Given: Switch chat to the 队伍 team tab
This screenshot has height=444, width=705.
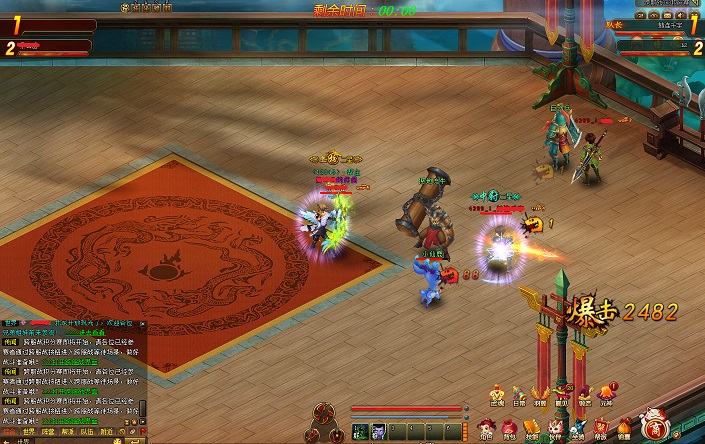Looking at the screenshot, I should [87, 432].
